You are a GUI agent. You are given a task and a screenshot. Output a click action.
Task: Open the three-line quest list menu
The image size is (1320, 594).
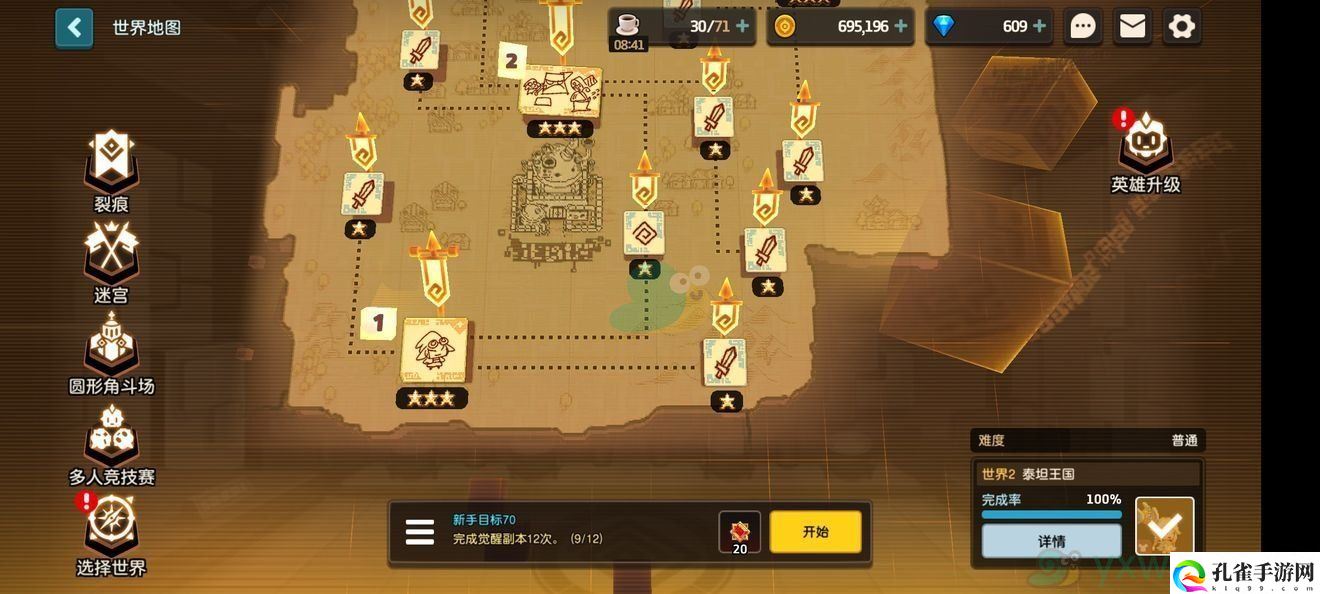(x=420, y=532)
